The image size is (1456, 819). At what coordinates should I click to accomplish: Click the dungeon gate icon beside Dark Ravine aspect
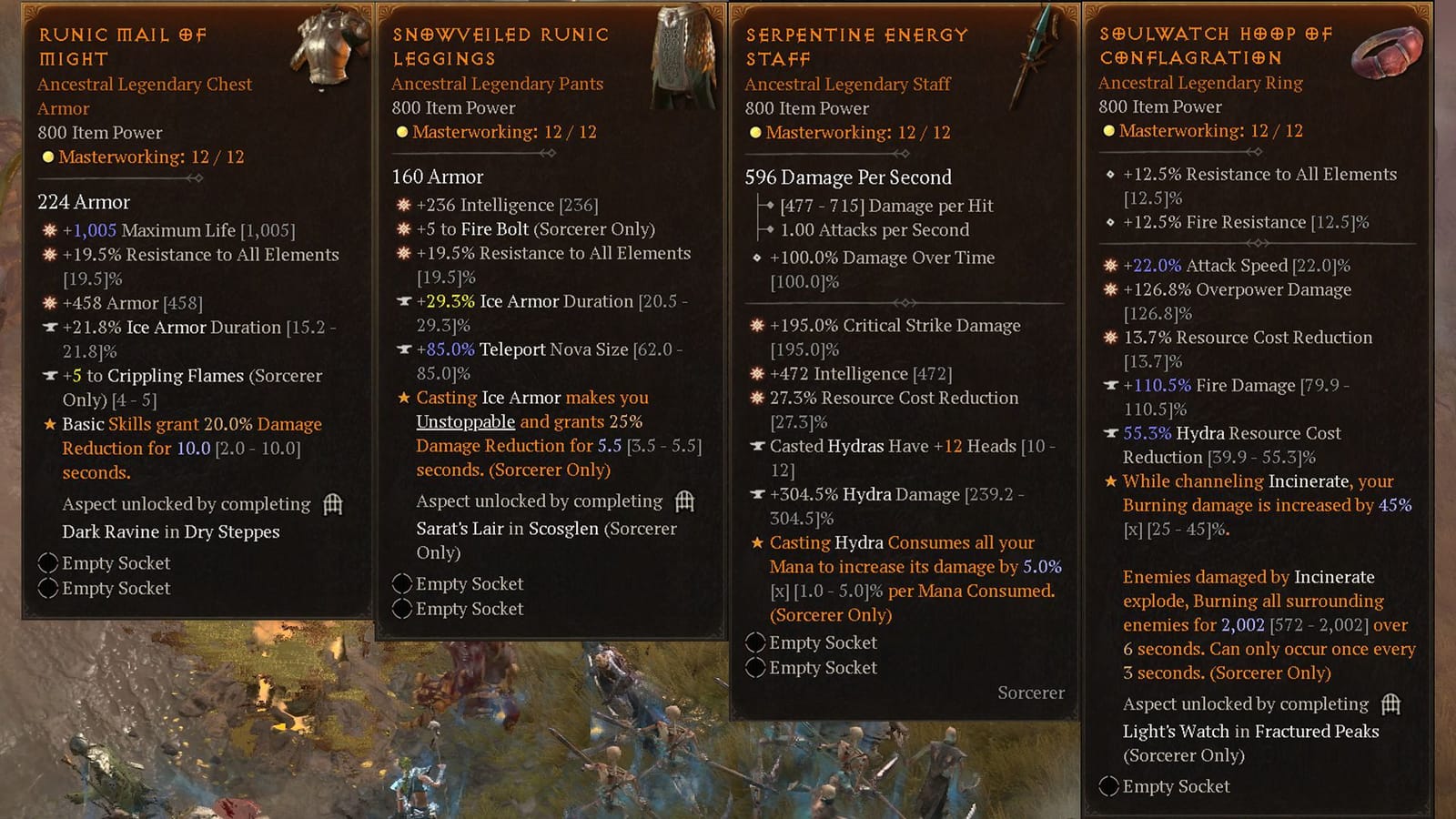(333, 504)
